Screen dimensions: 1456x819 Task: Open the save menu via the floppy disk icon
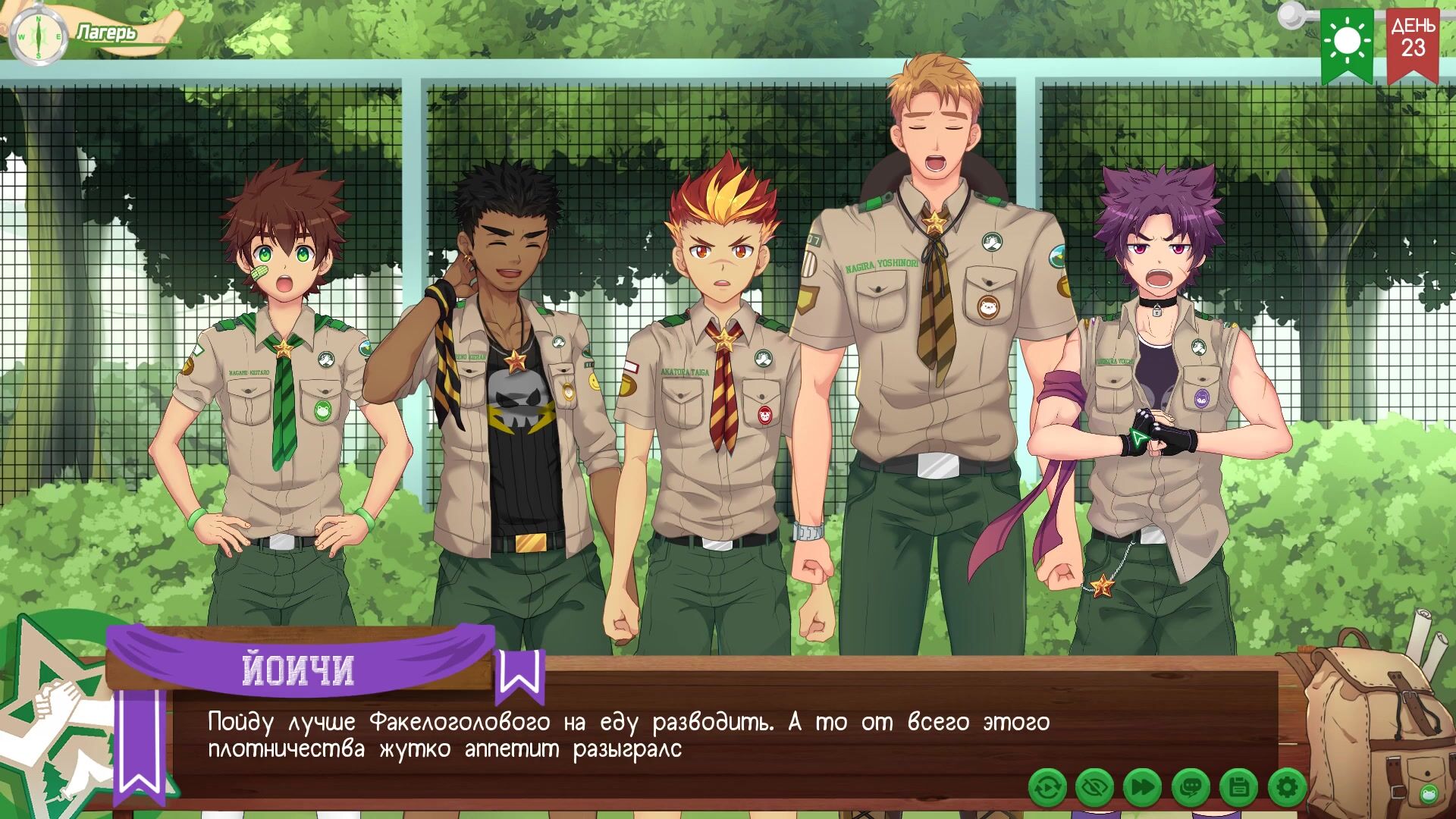(x=1239, y=788)
